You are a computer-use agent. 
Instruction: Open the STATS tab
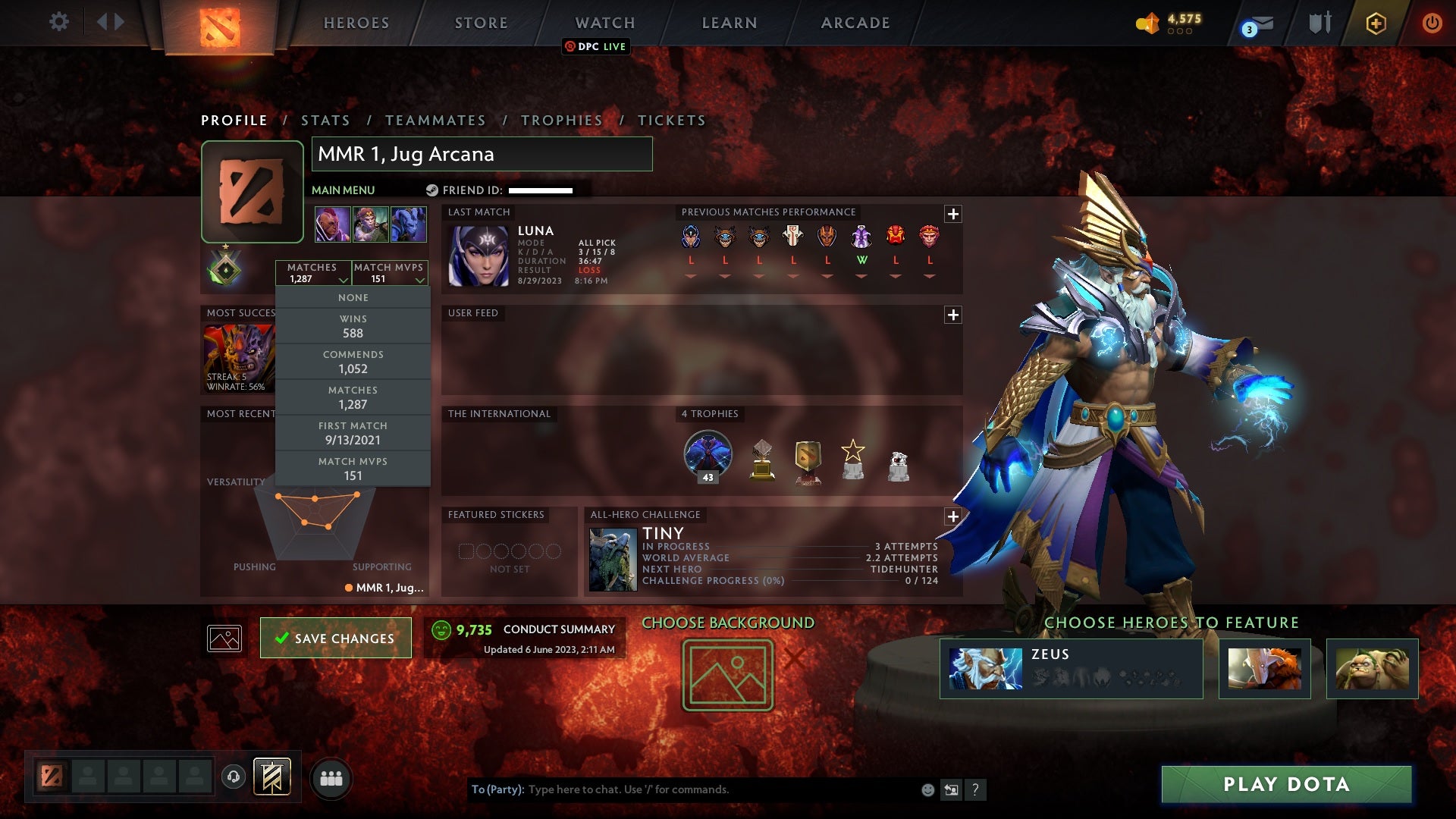(x=325, y=120)
